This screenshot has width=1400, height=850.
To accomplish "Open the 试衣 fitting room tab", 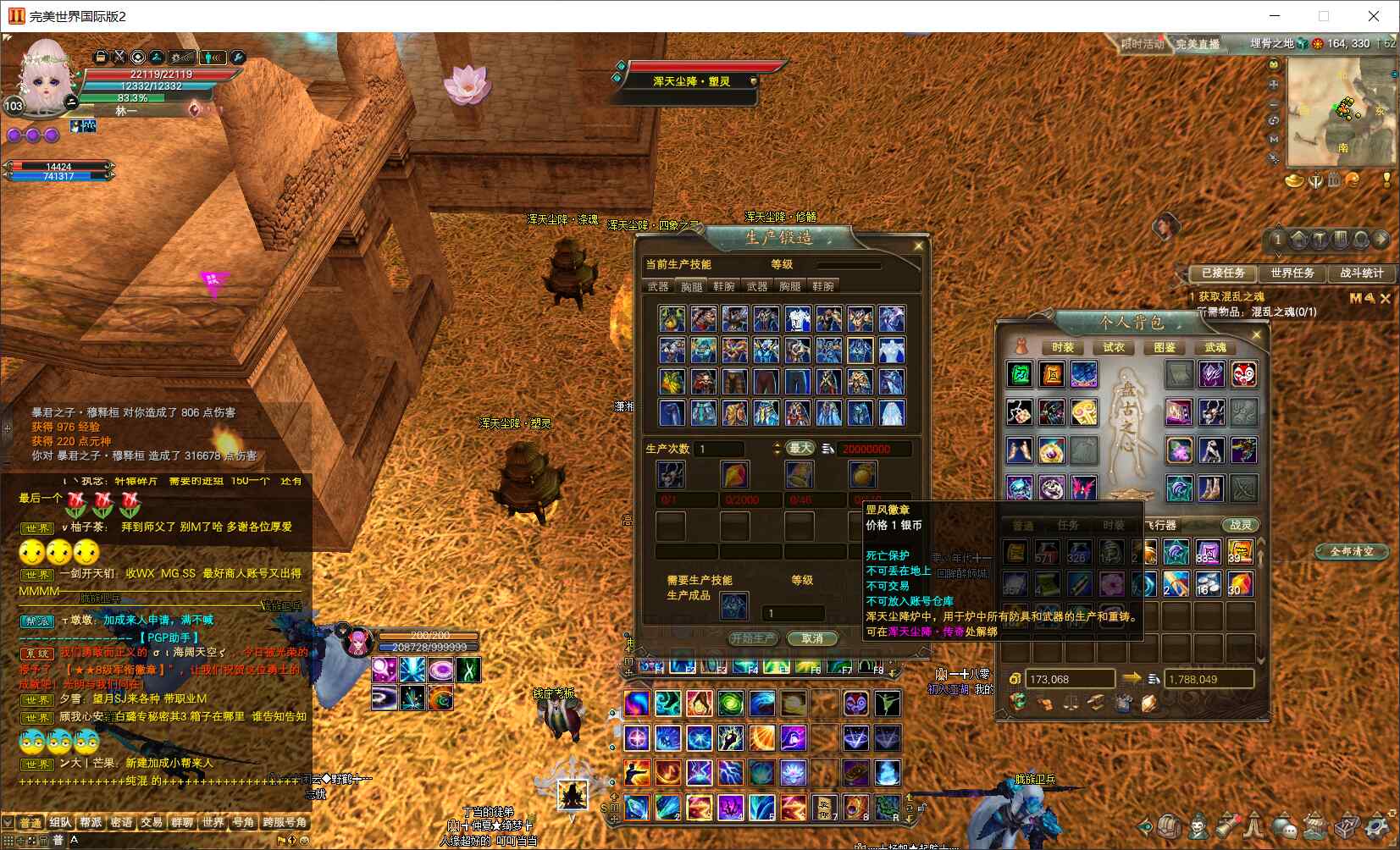I will (1113, 347).
